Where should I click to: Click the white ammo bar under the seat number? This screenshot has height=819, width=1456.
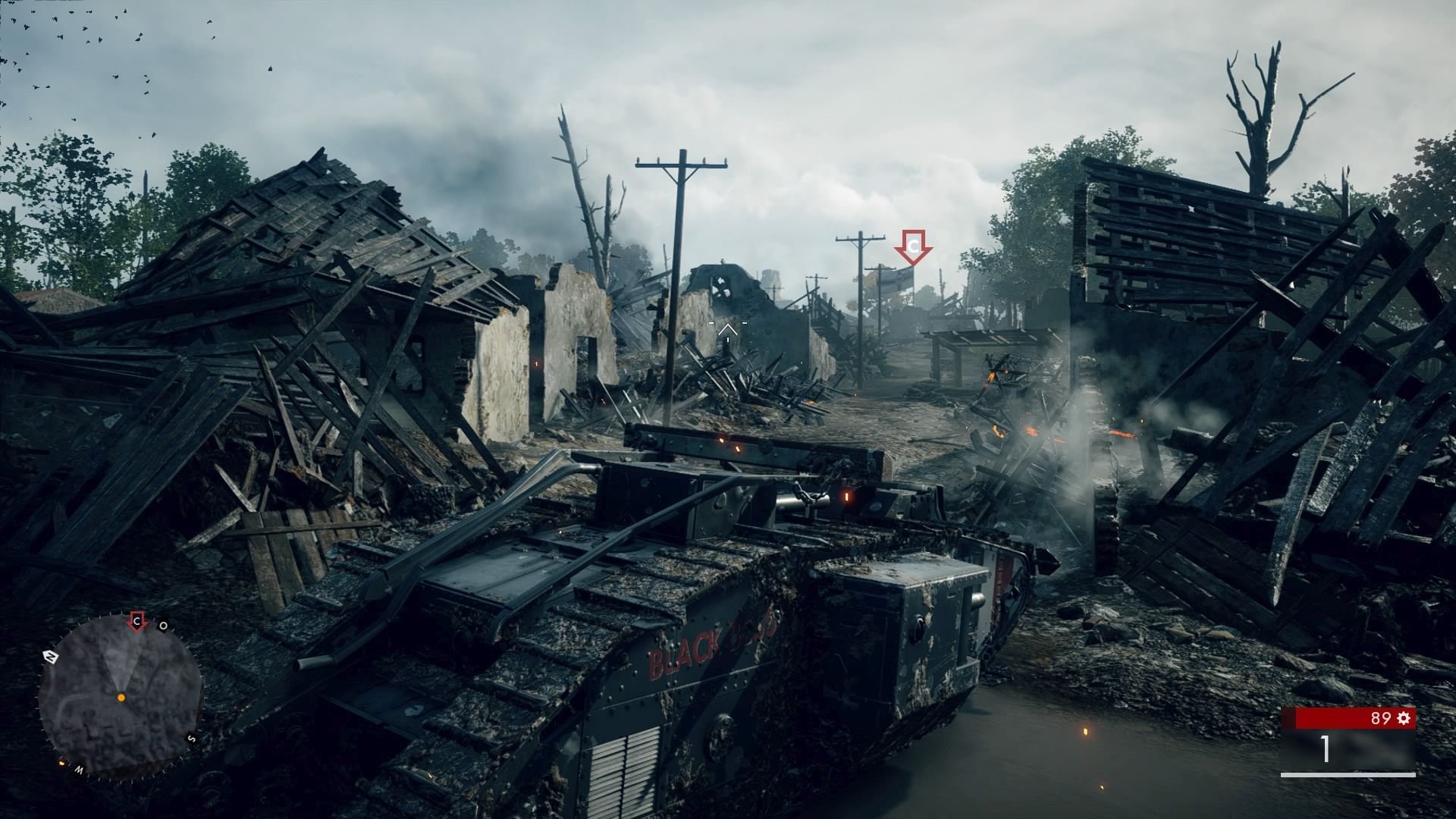[x=1348, y=775]
